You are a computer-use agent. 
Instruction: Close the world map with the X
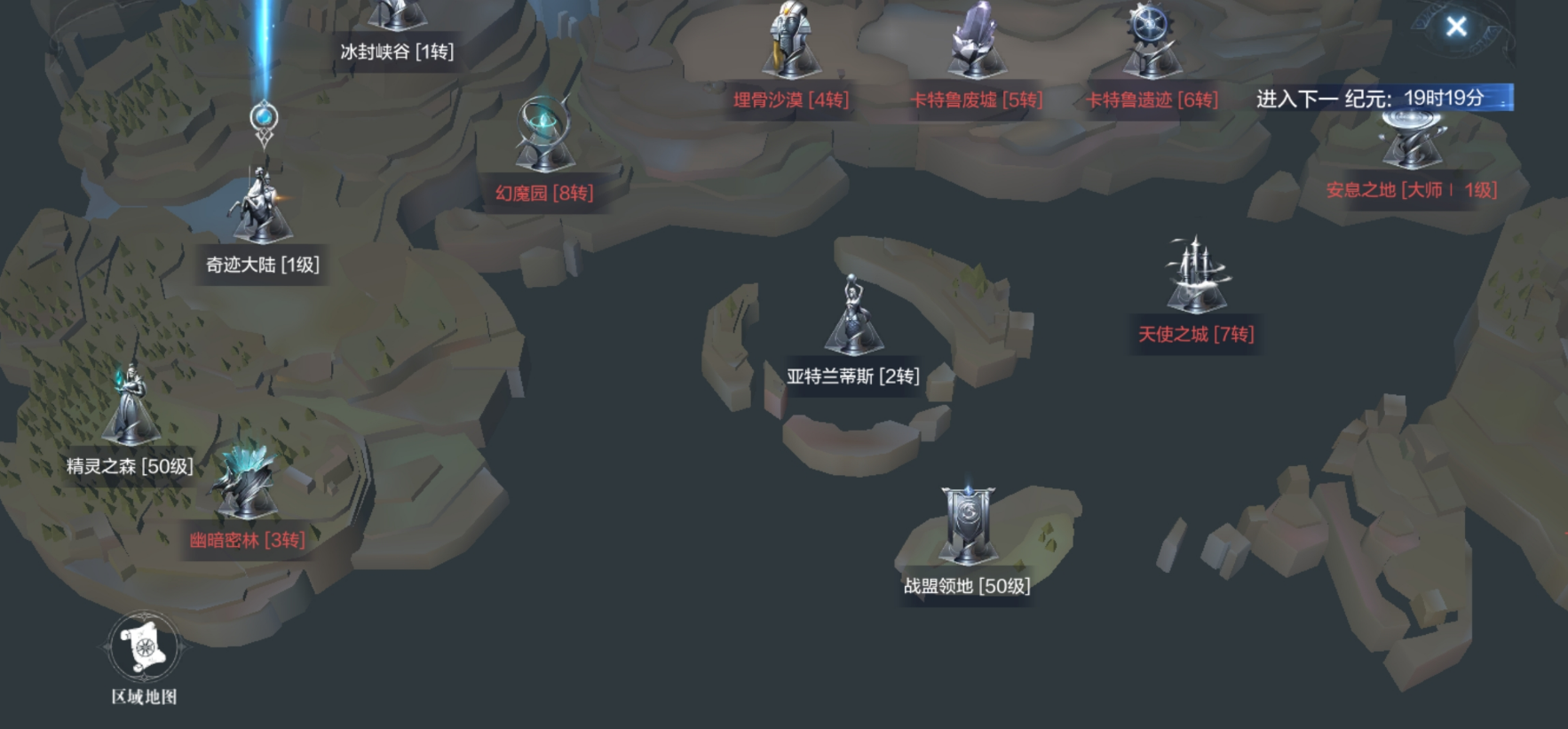1456,27
